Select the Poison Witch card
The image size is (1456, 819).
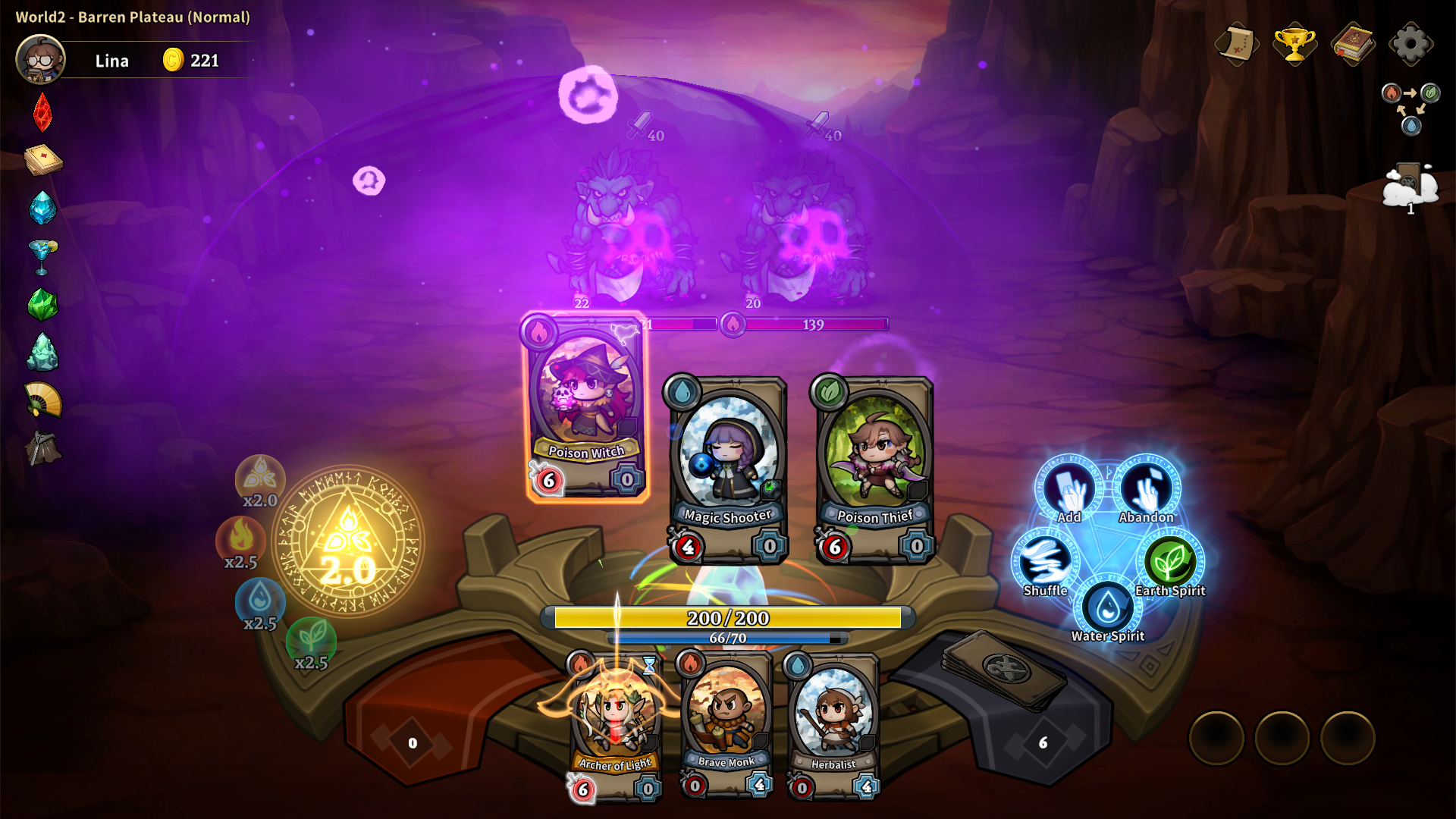tap(586, 407)
